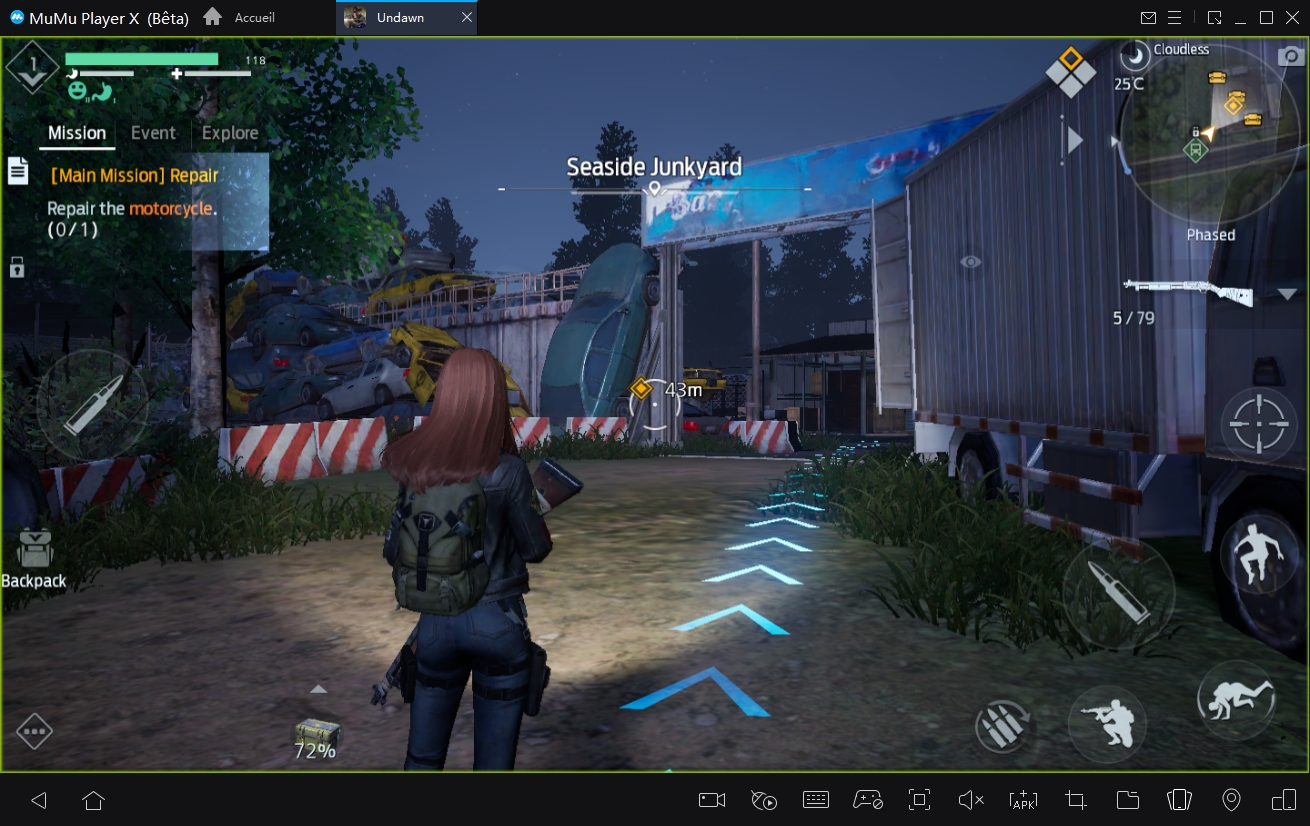This screenshot has width=1310, height=826.
Task: Expand the chat bubble at bottom left
Action: point(33,731)
